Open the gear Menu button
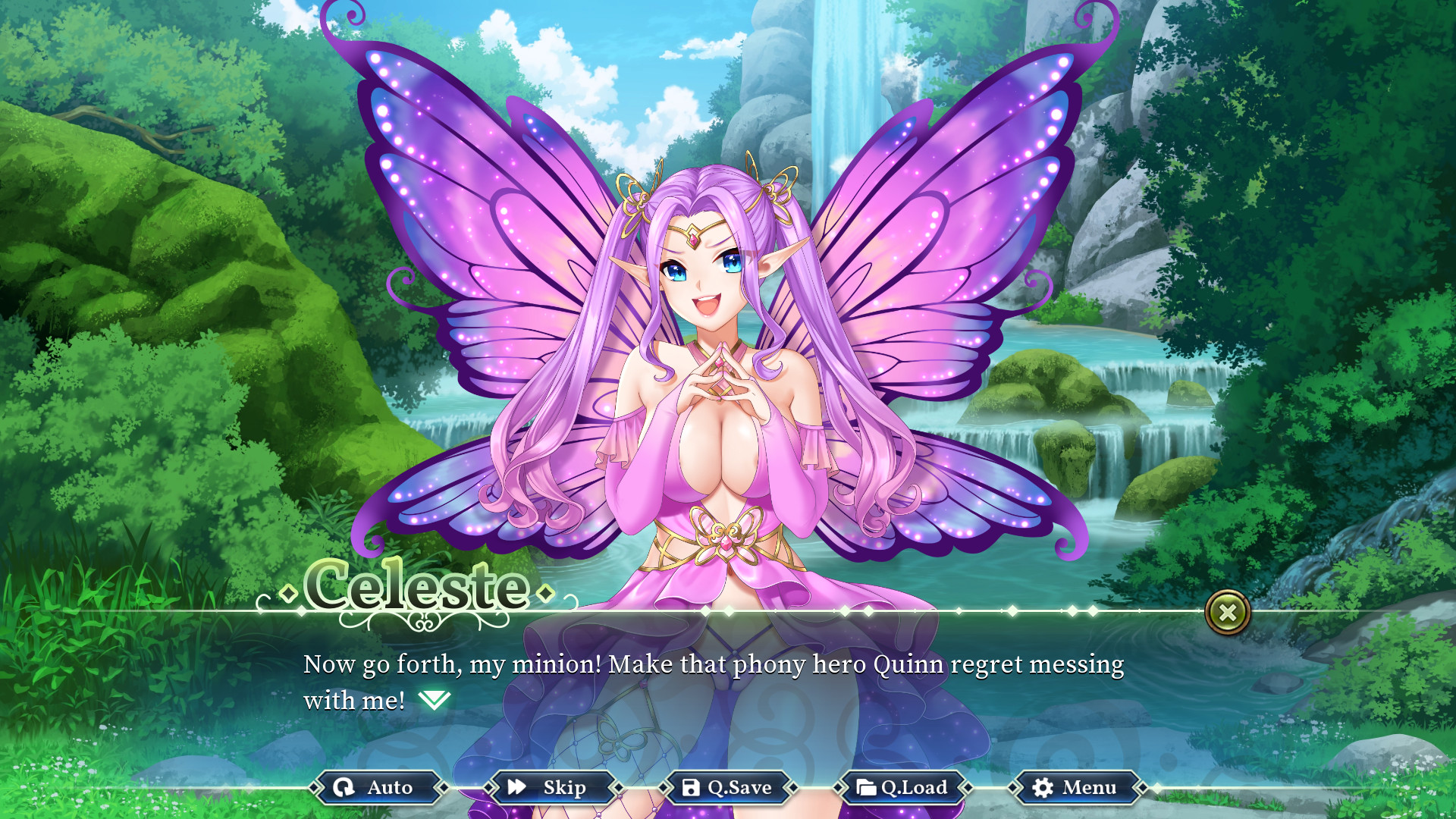 coord(1075,788)
